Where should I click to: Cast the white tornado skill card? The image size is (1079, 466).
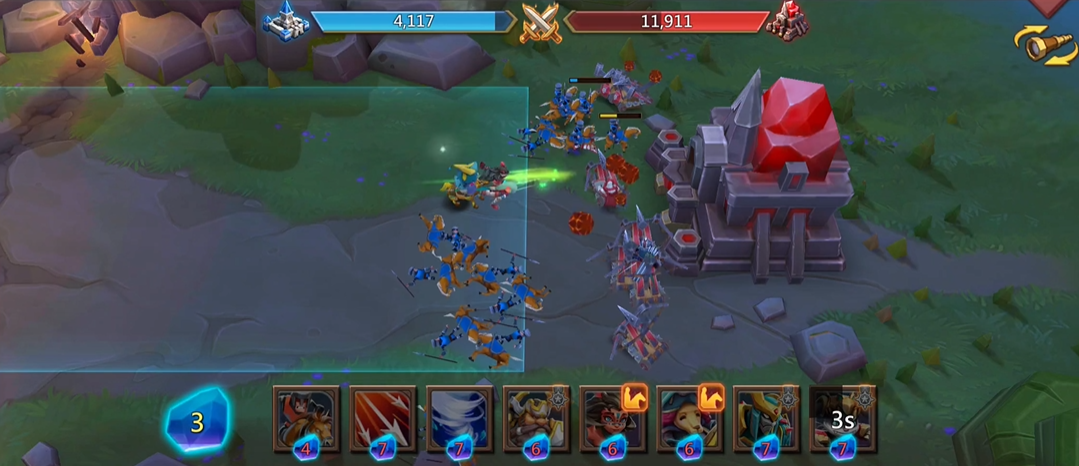point(459,419)
